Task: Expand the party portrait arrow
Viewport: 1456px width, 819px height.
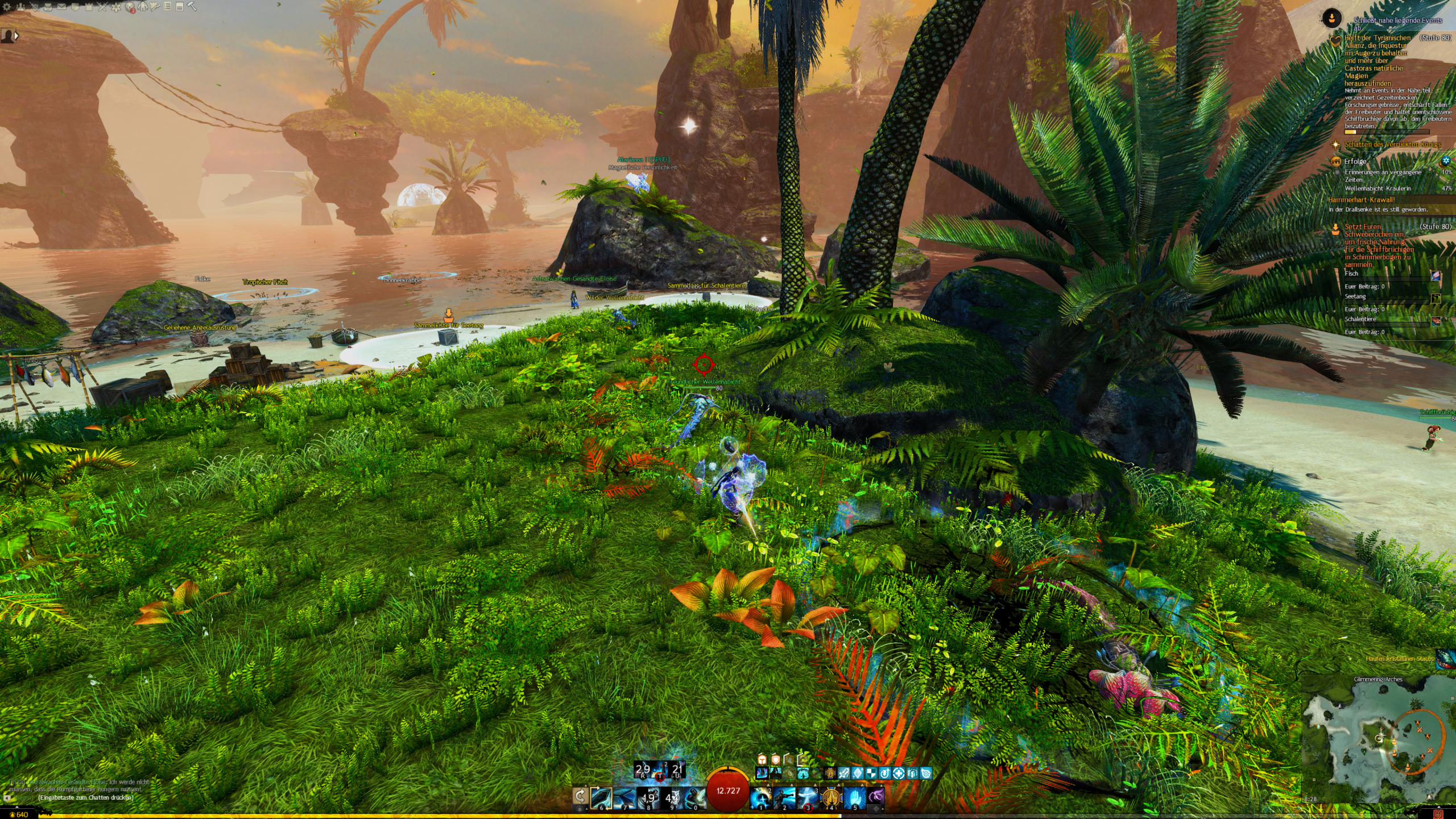Action: click(x=16, y=36)
